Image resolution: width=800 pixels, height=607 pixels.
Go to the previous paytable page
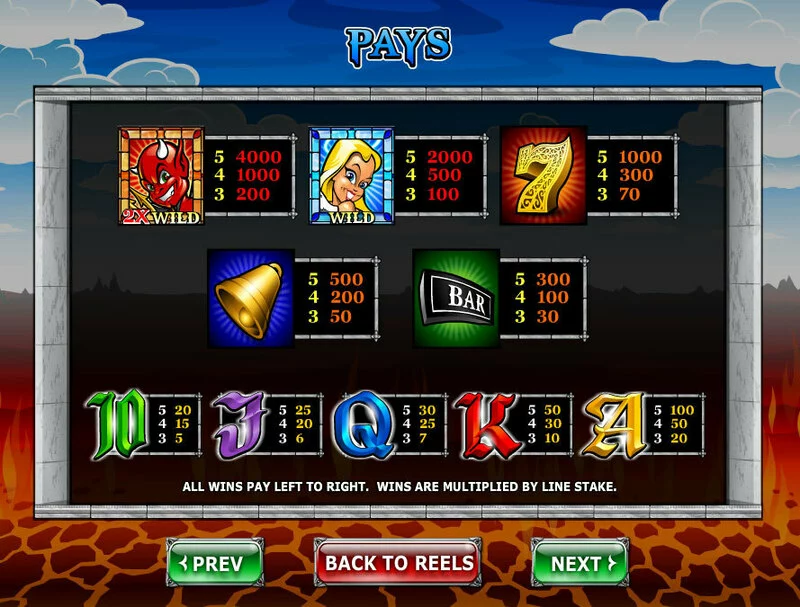(215, 563)
